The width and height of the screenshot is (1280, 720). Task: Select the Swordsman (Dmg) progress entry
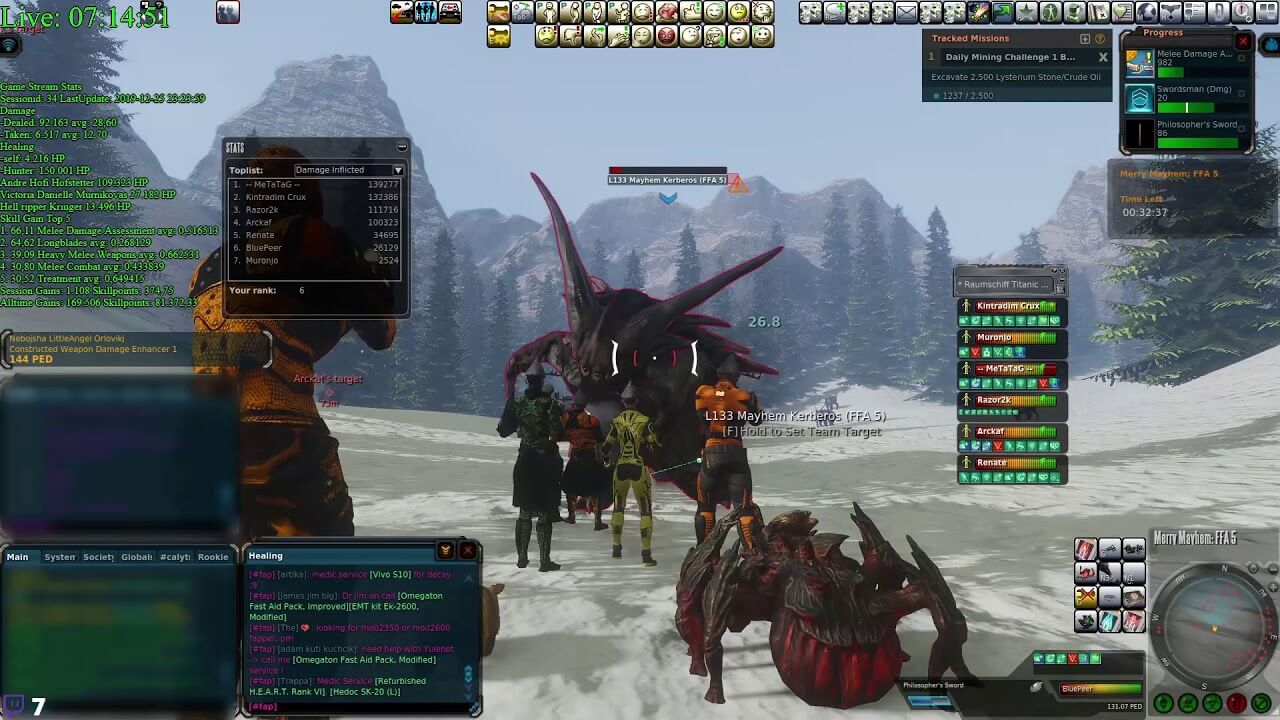point(1187,98)
